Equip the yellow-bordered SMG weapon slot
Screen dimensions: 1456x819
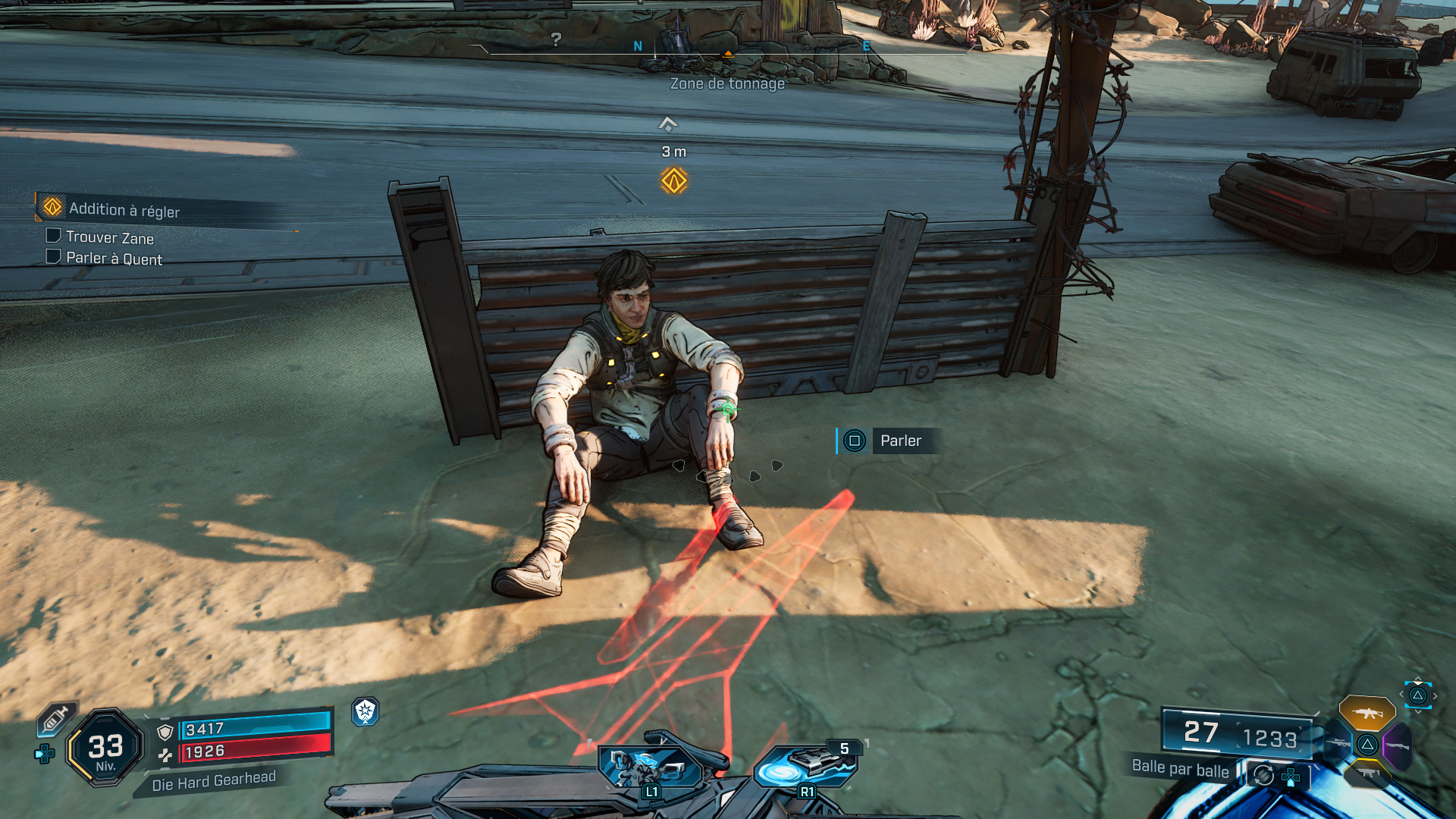click(x=1367, y=773)
